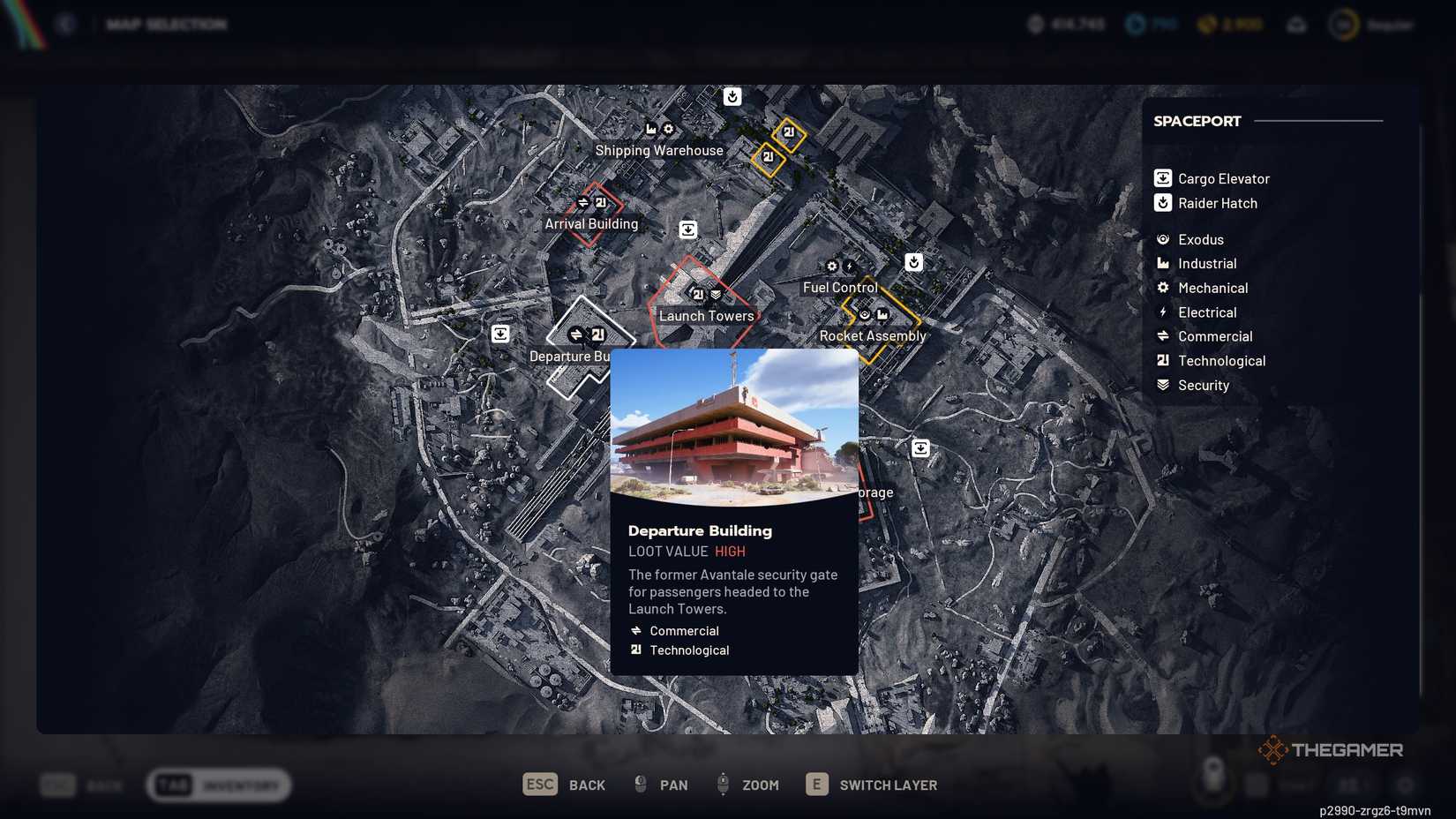Click the Electrical lightning icon in the legend
Viewport: 1456px width, 819px height.
pyautogui.click(x=1162, y=312)
